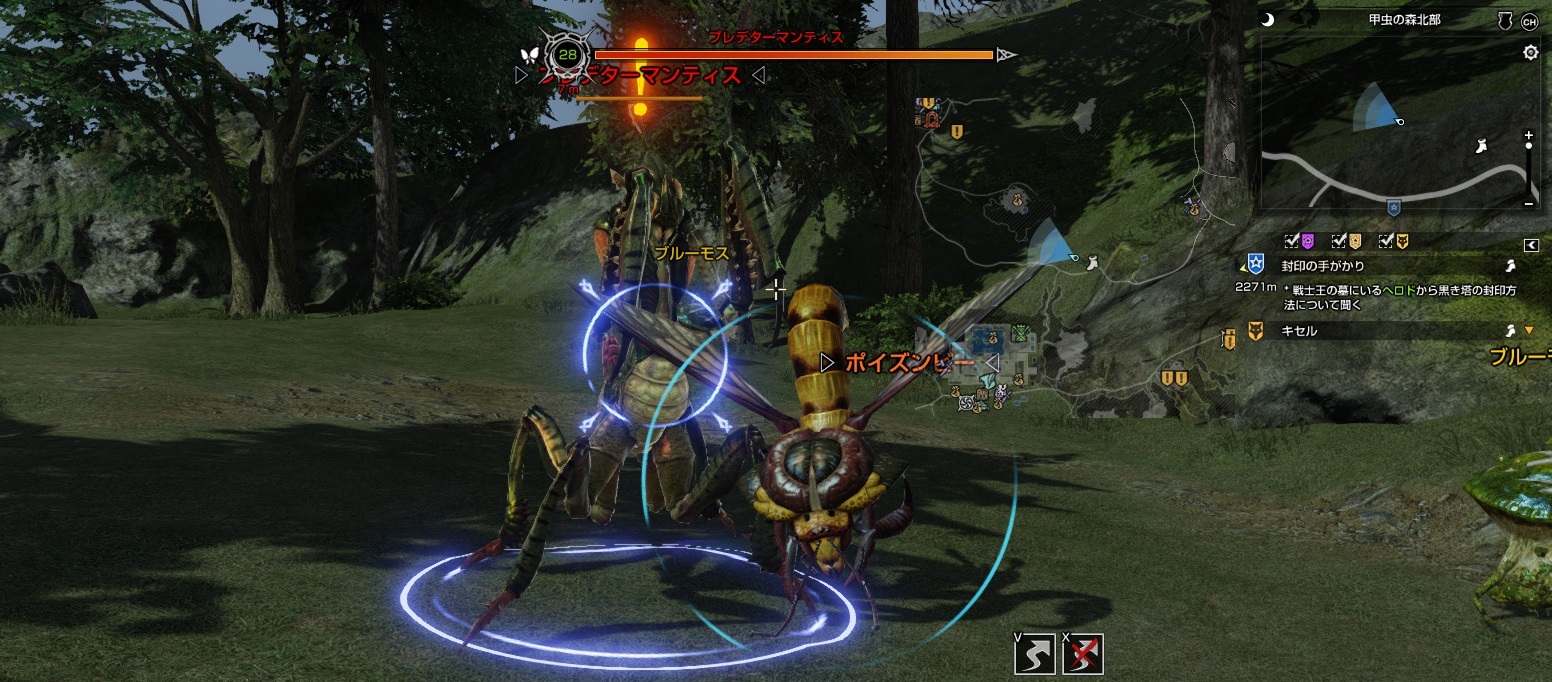The width and height of the screenshot is (1552, 682).
Task: Click the blue star quest marker on minimap edge
Action: (1394, 208)
